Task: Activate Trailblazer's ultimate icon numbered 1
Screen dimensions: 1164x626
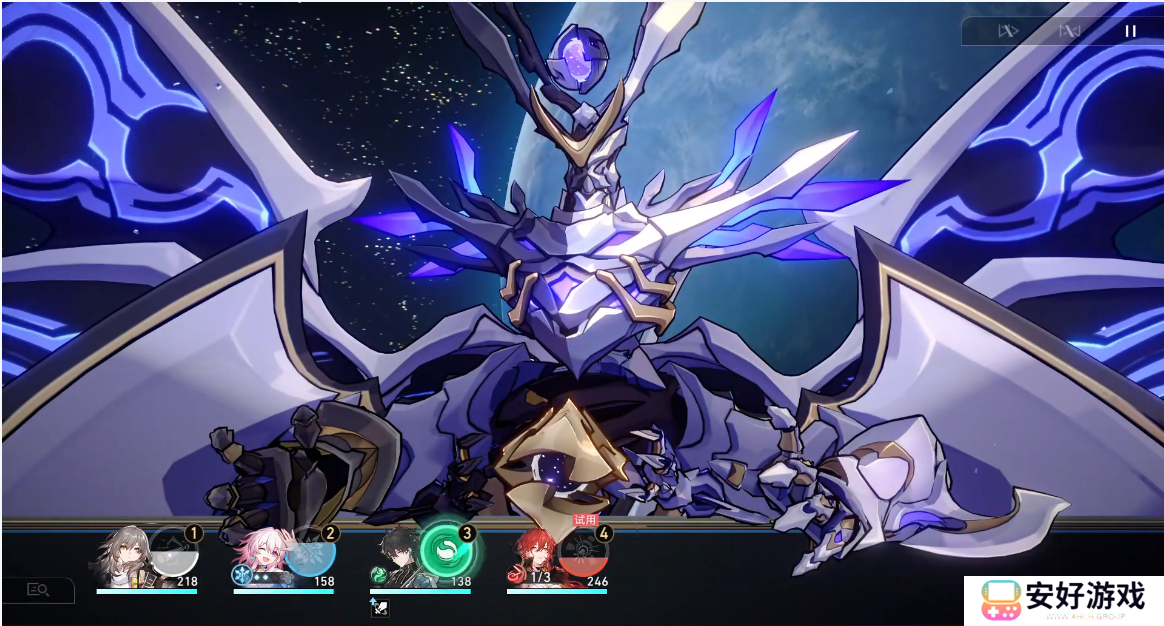Action: 174,553
